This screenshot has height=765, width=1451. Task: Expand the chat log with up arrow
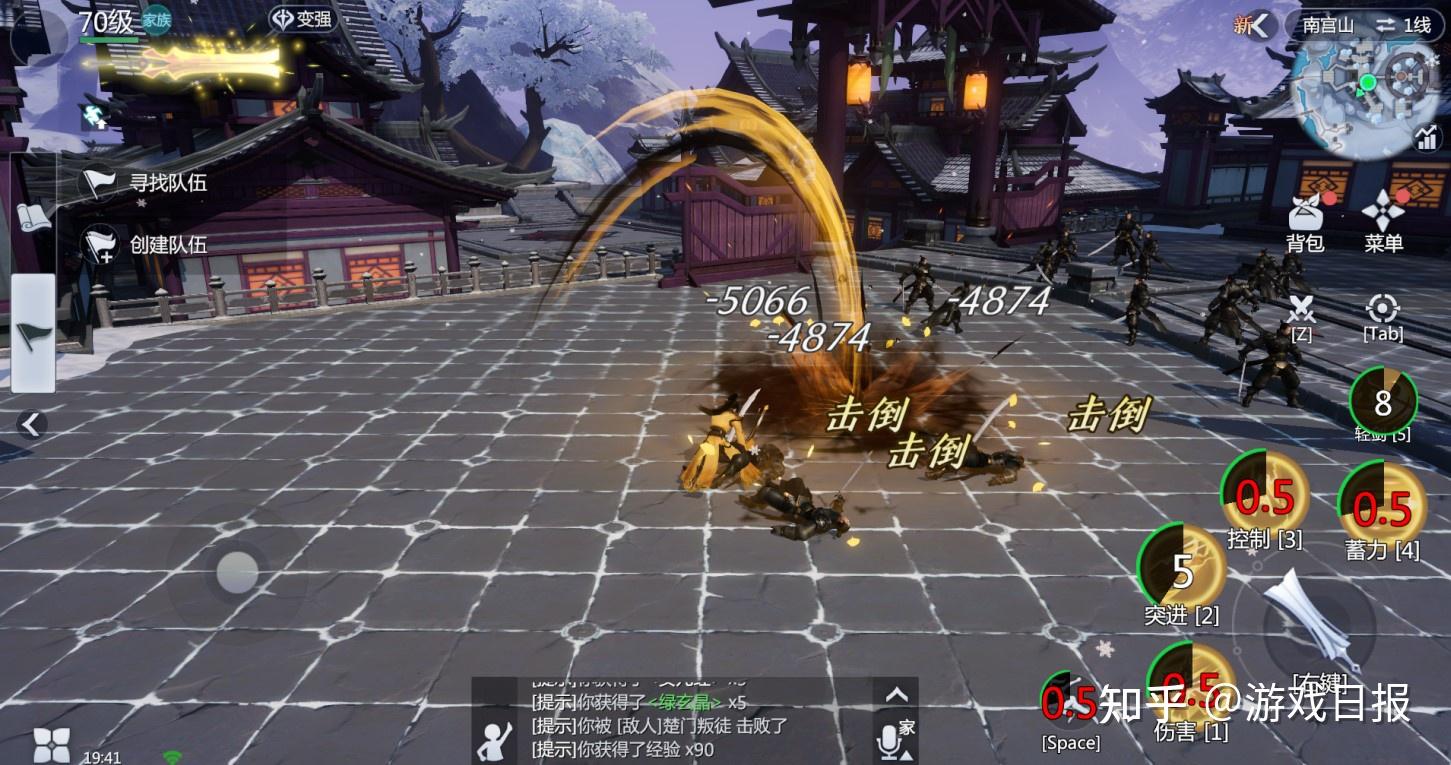tap(896, 694)
